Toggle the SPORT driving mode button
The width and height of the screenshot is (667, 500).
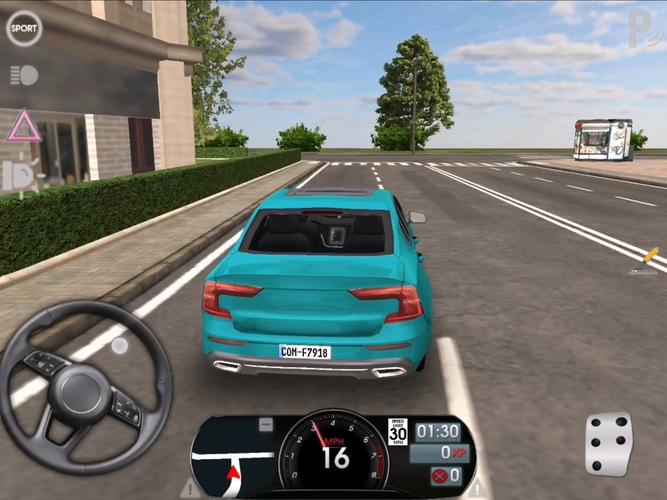[24, 27]
